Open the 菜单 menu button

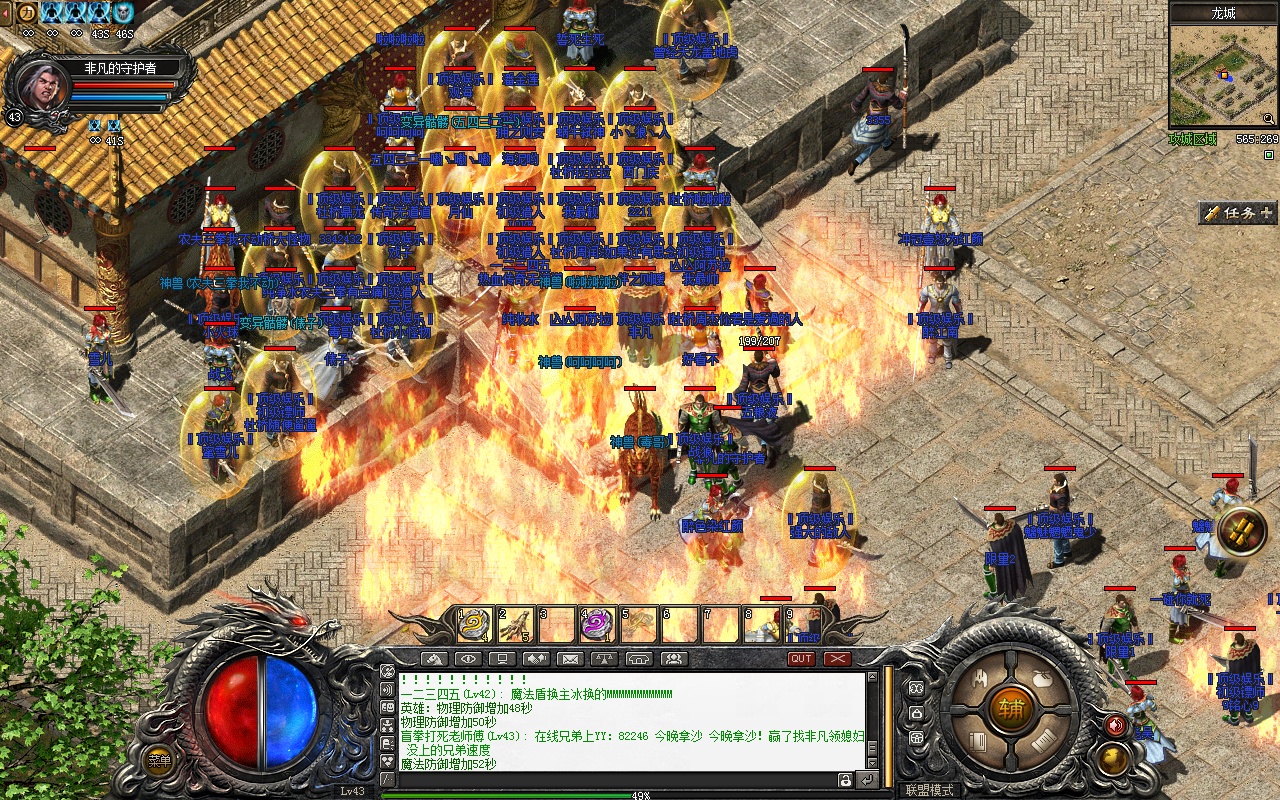[159, 760]
